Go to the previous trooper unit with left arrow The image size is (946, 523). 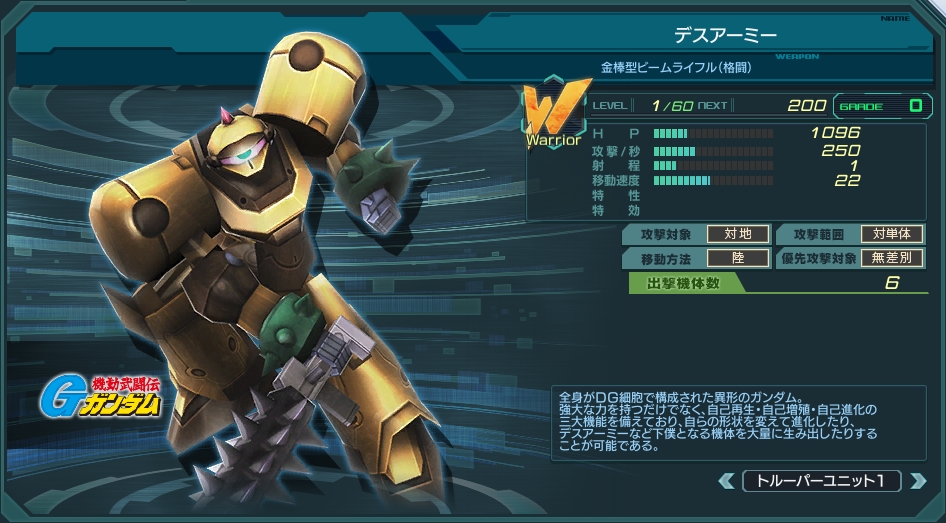[x=727, y=481]
